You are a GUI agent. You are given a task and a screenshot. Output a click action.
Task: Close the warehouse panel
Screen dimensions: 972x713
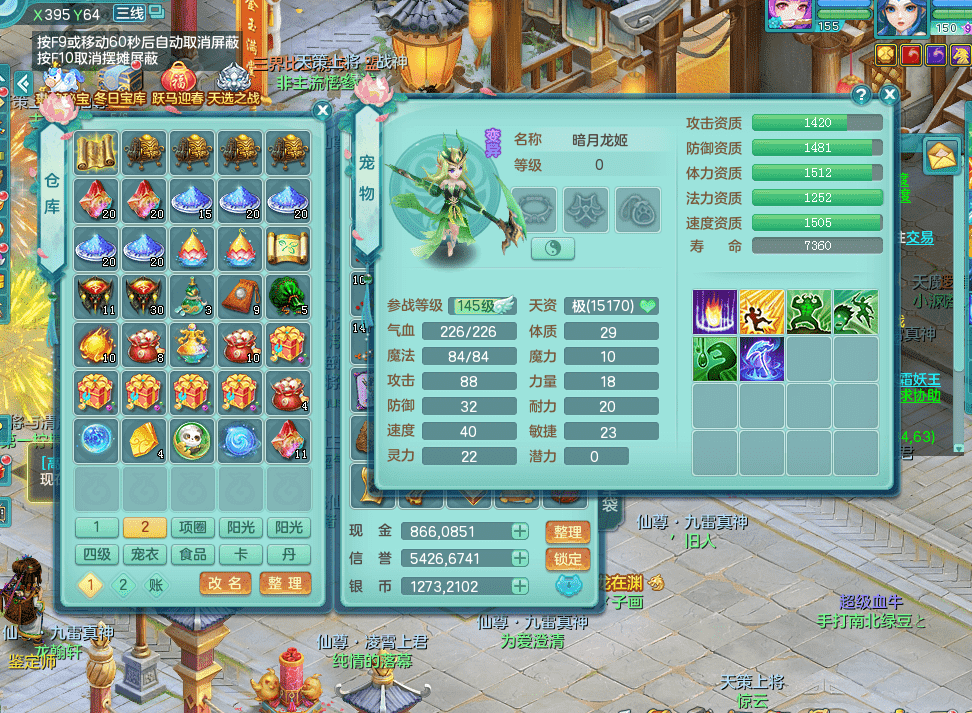pos(322,111)
